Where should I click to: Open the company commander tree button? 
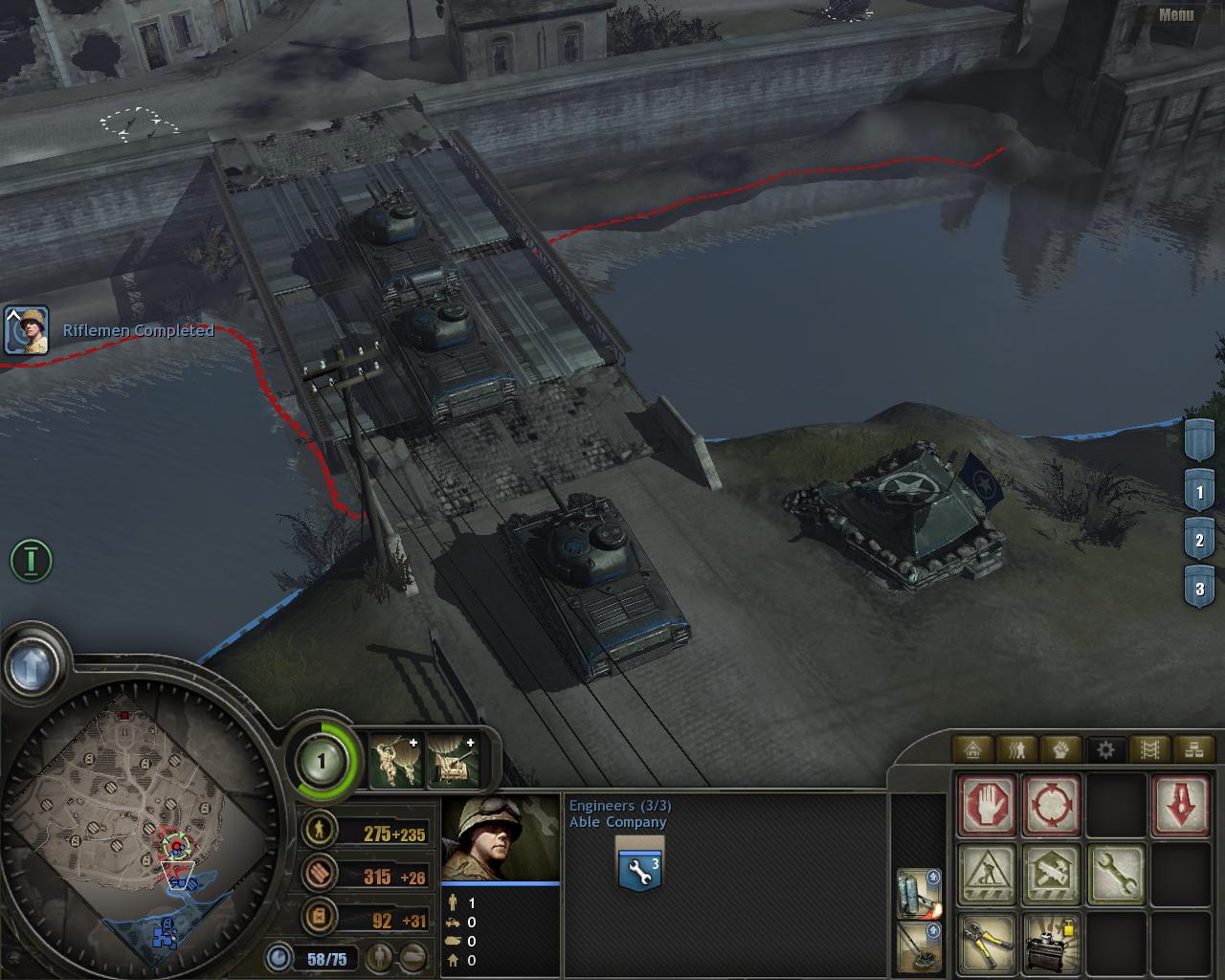[322, 762]
